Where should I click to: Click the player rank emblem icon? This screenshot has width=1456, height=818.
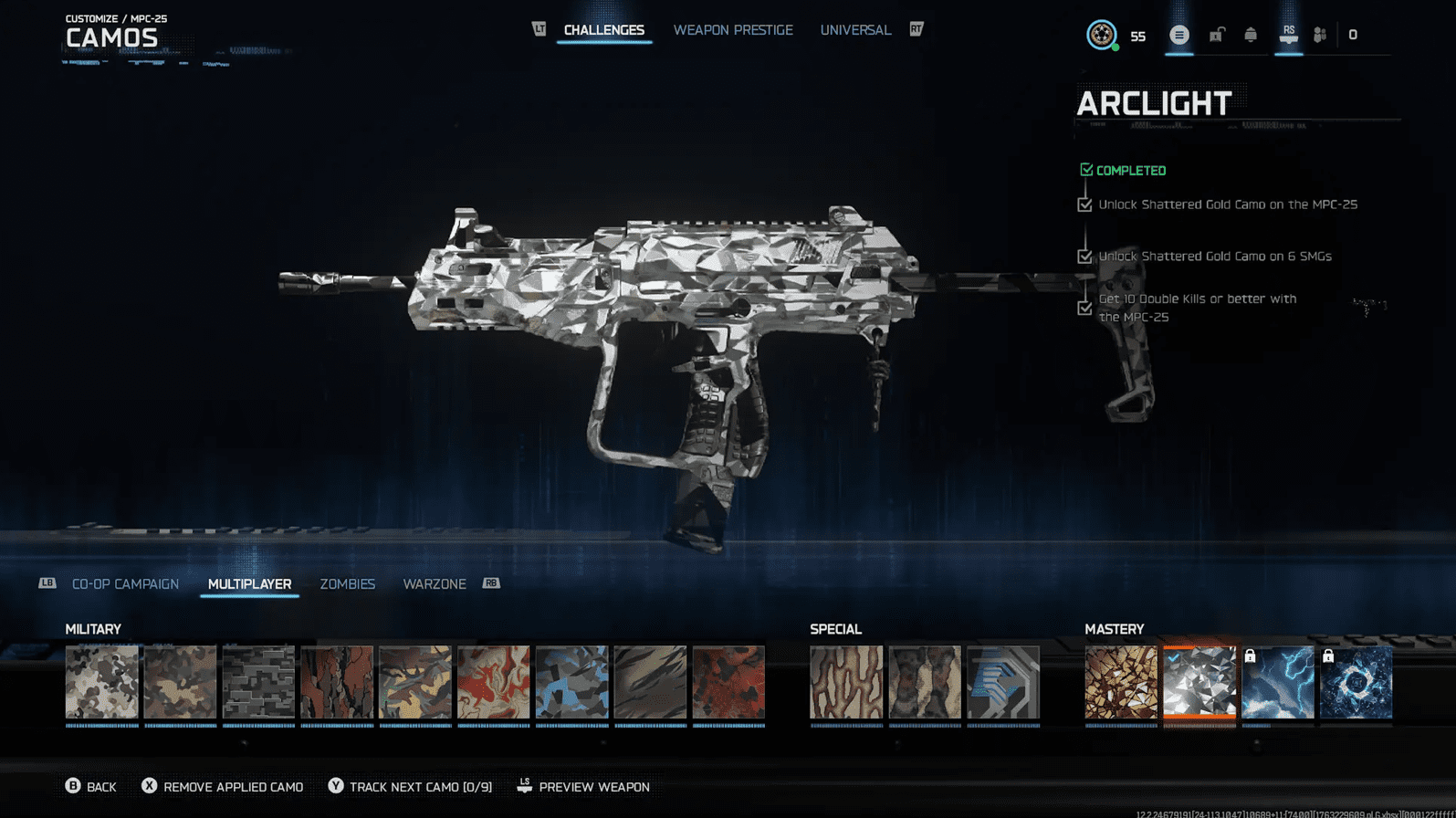[x=1102, y=35]
